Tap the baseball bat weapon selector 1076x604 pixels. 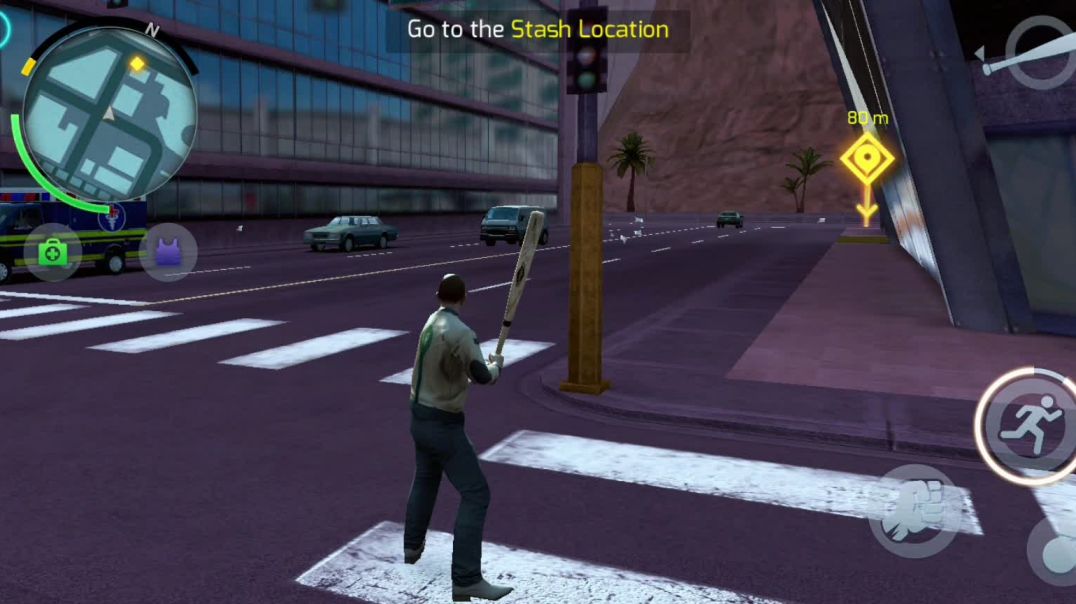point(1030,53)
